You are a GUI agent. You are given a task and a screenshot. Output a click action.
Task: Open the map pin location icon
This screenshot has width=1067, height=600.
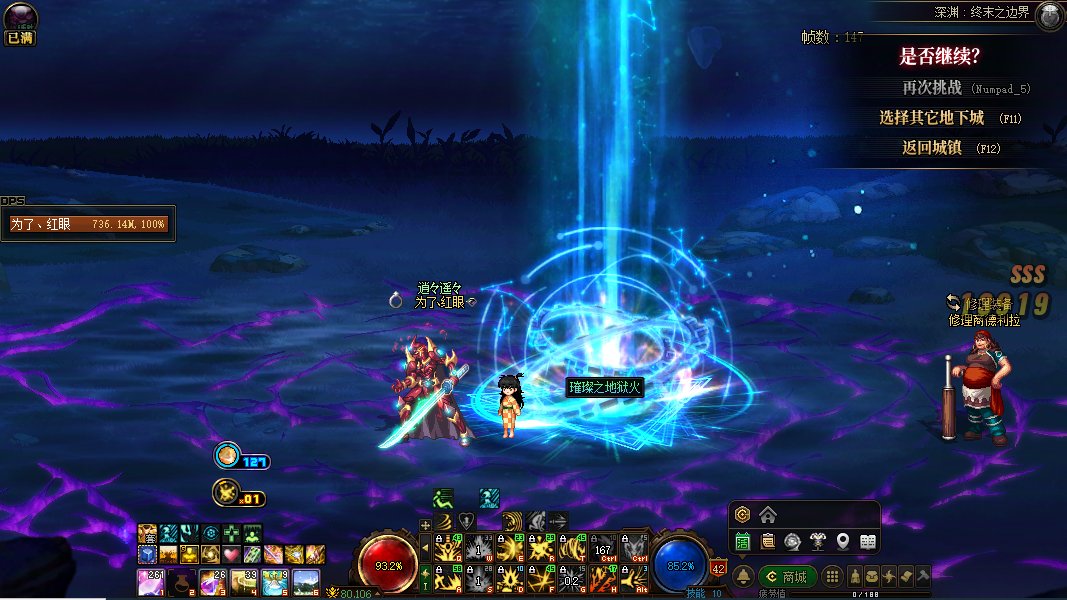click(843, 541)
